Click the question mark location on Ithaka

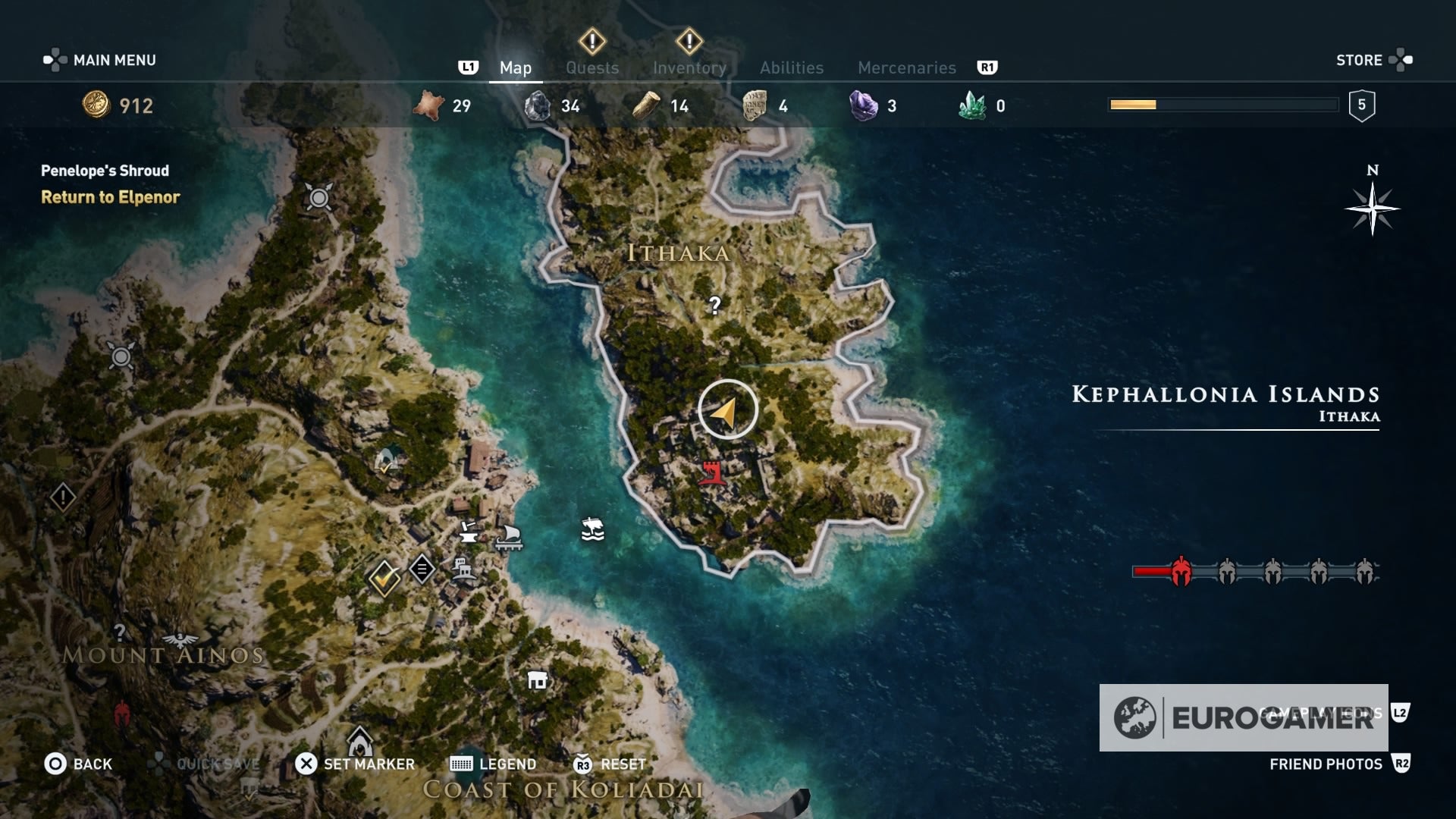tap(714, 305)
